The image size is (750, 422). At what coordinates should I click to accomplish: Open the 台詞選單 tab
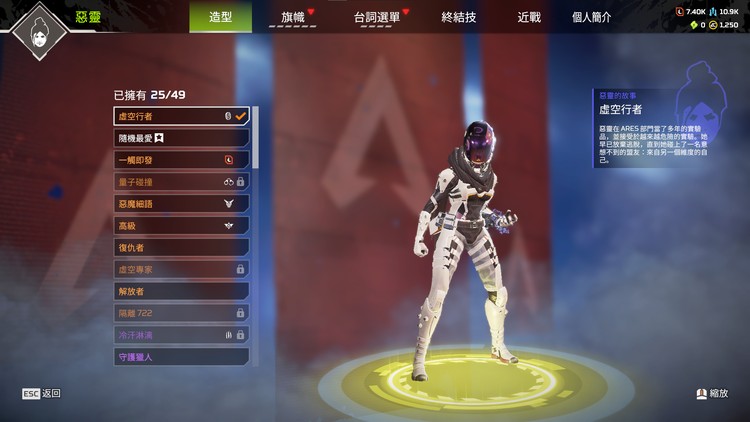(377, 17)
